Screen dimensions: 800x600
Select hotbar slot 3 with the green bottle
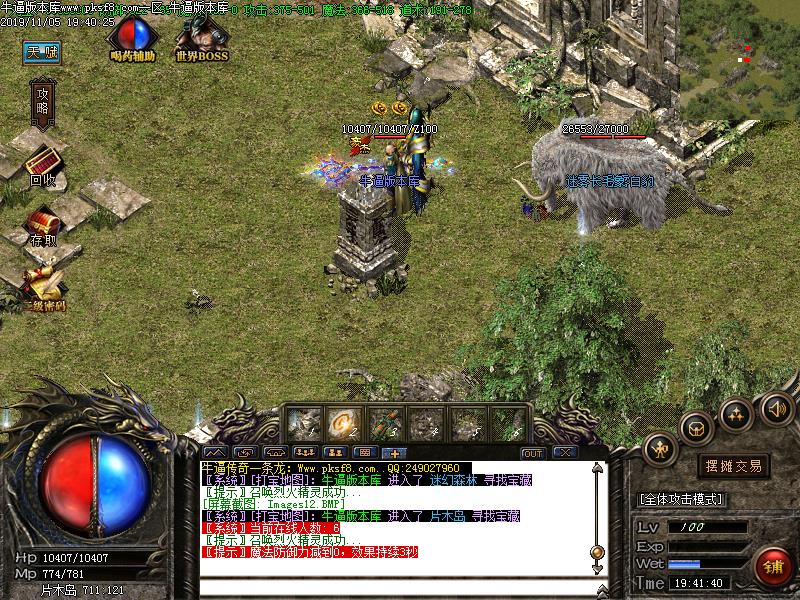coord(384,424)
